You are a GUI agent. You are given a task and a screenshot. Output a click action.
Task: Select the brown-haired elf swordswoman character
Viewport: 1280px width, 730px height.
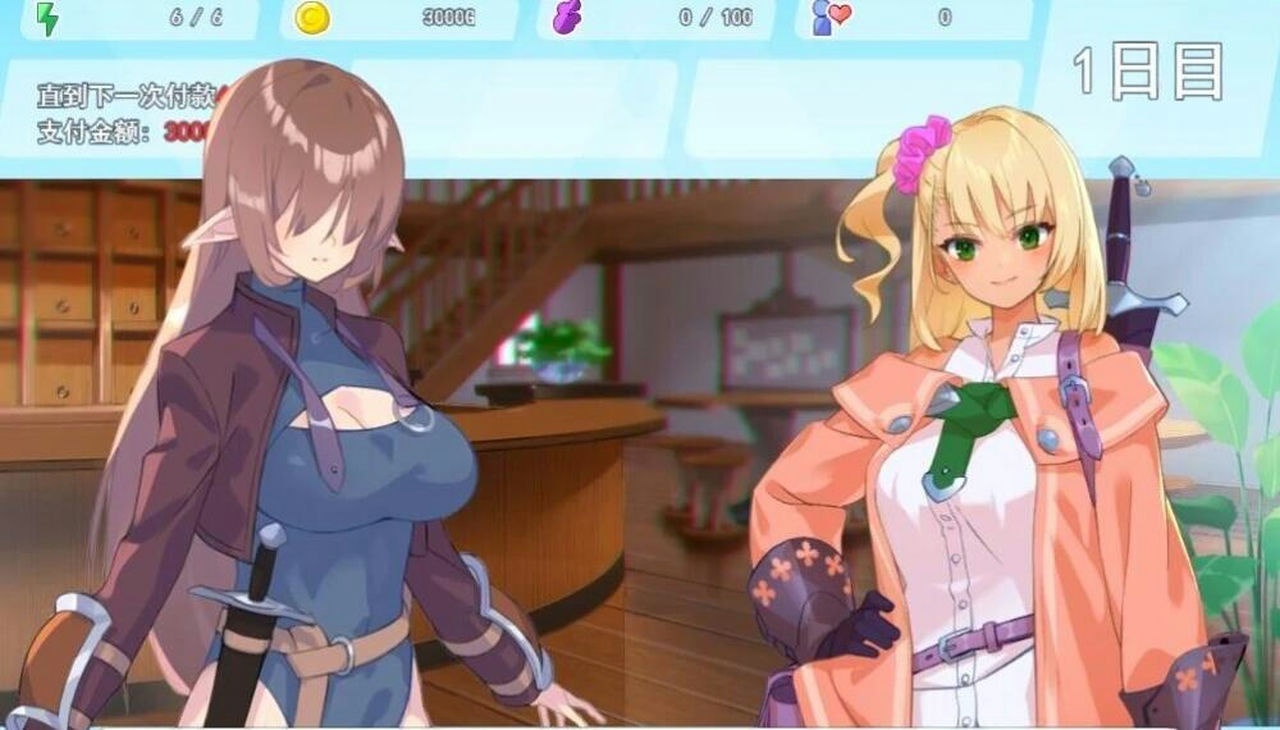(x=310, y=420)
